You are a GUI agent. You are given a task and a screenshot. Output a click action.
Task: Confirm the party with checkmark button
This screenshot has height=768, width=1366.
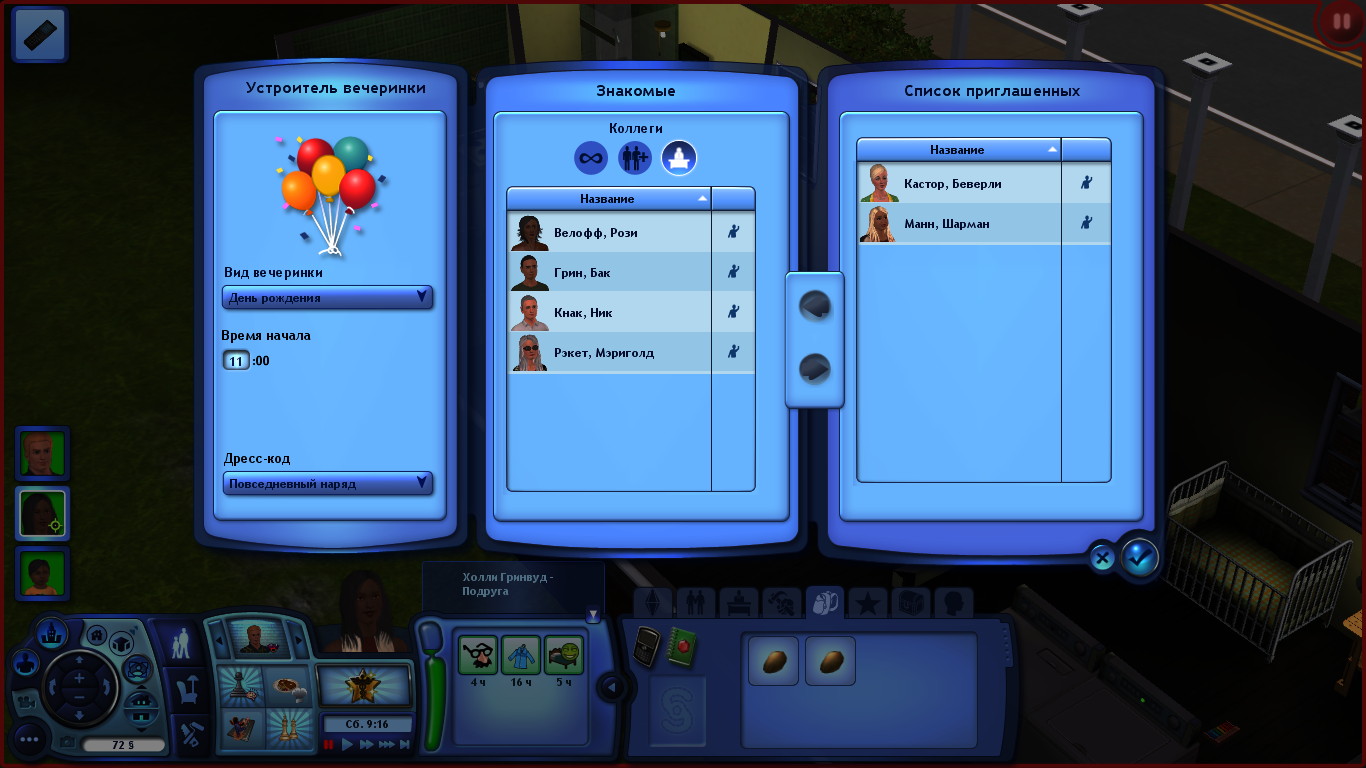(1139, 557)
